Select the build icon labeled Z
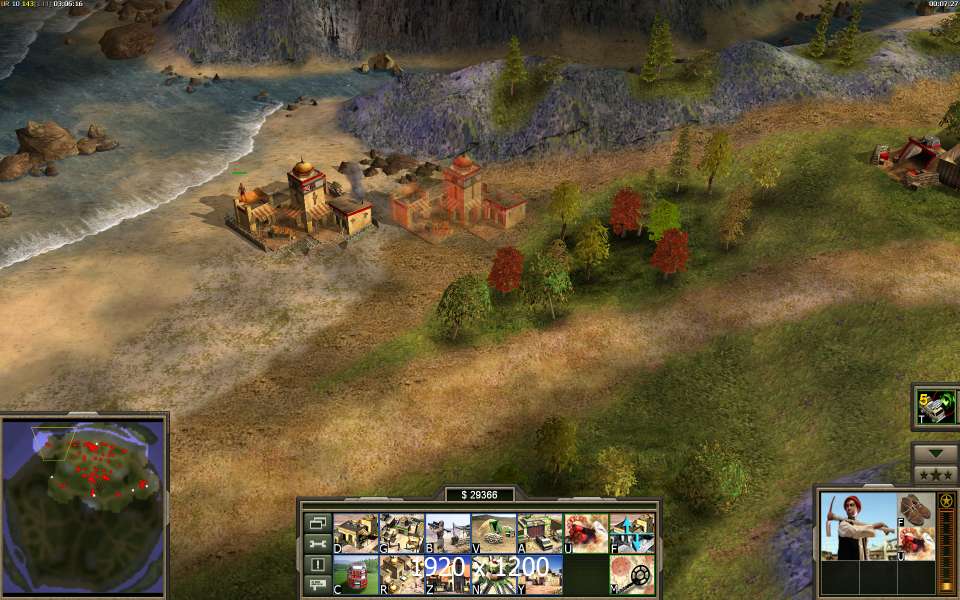 [x=447, y=575]
